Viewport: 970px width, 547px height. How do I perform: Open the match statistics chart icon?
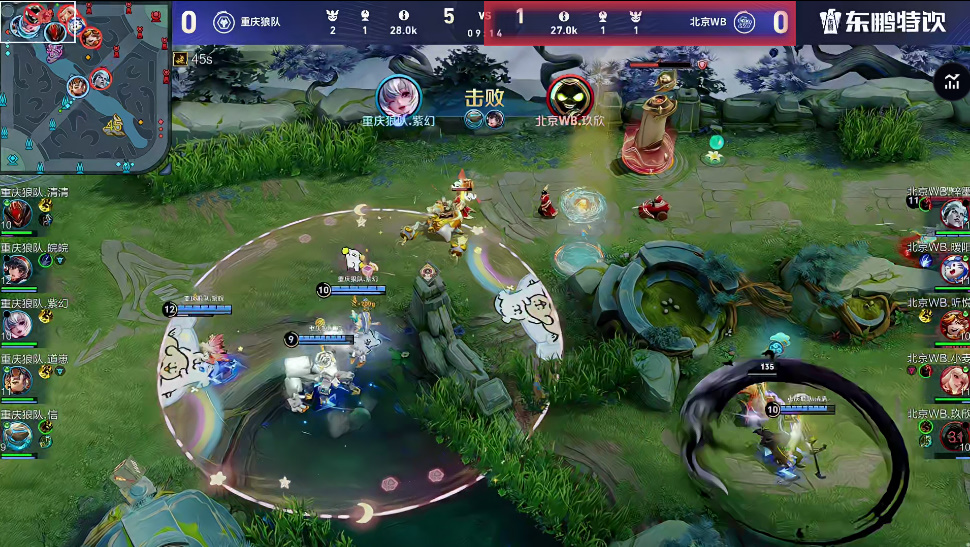pos(949,83)
